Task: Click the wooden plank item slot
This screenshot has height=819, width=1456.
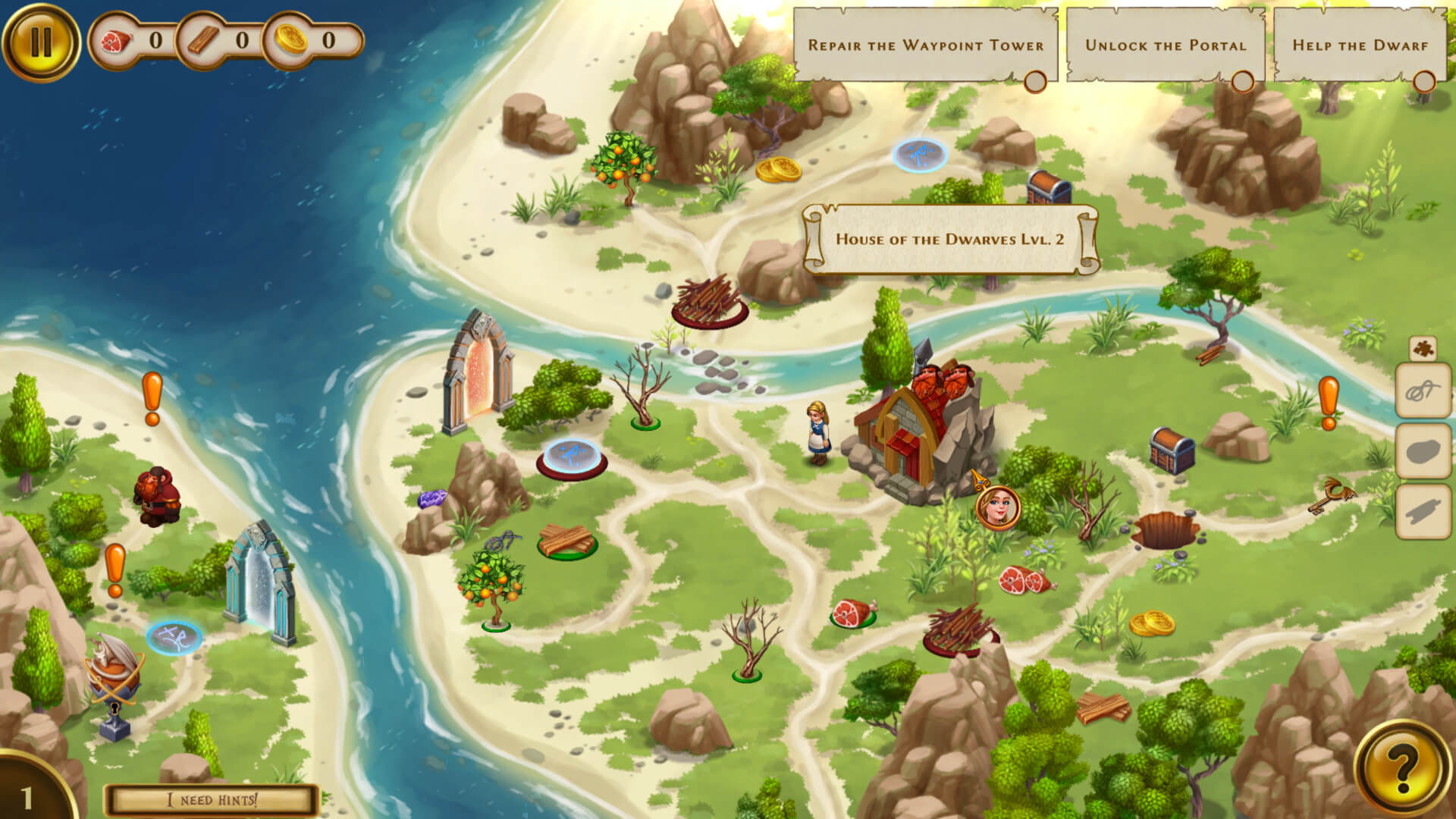Action: click(x=1423, y=512)
